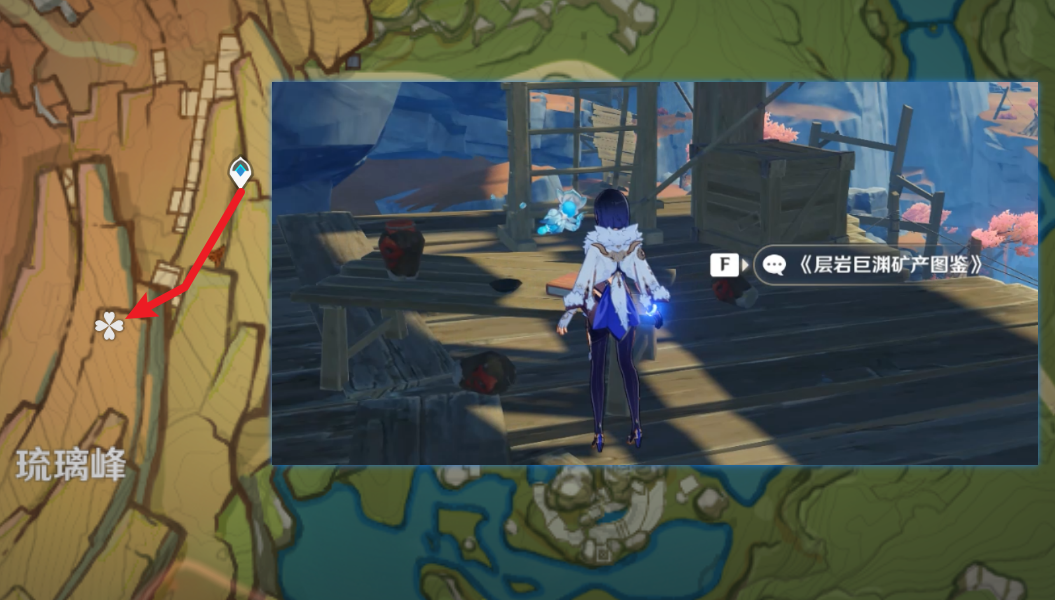This screenshot has height=600, width=1055.
Task: Click the white clover map marker
Action: click(109, 324)
